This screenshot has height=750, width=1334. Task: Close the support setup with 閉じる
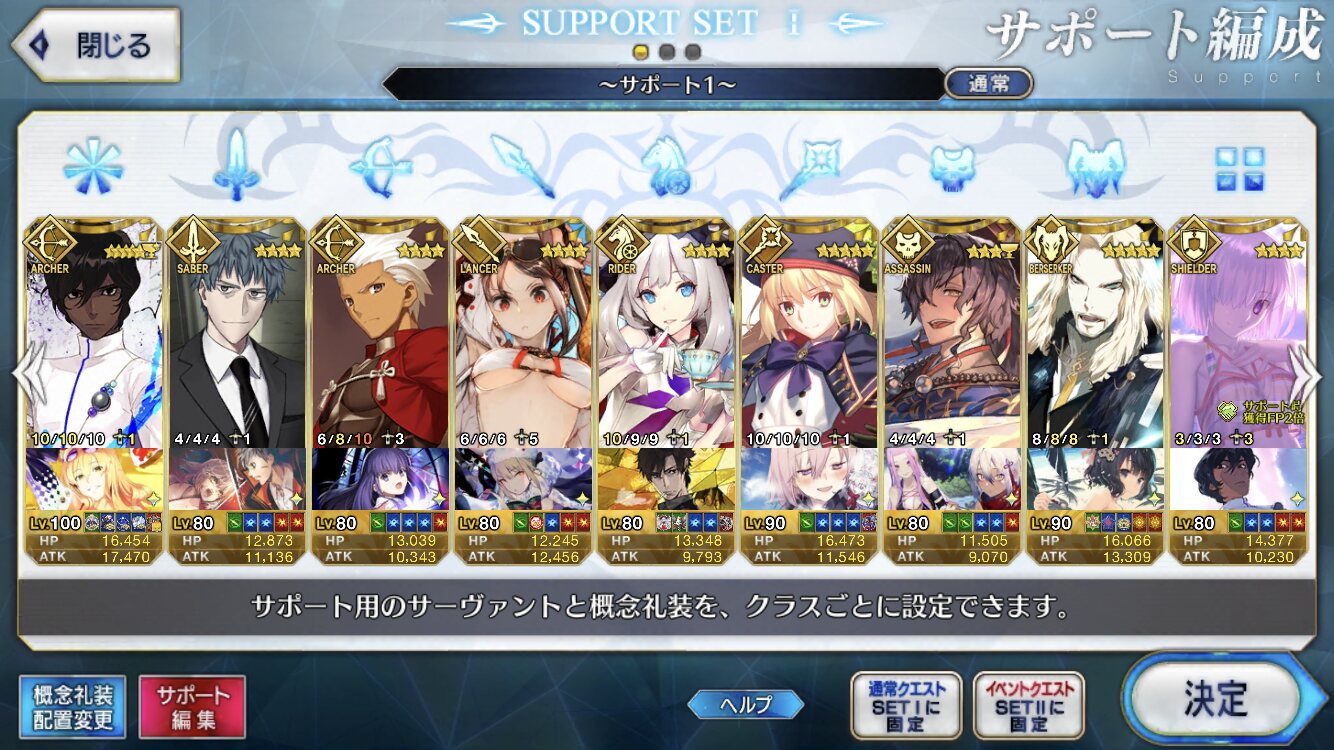(95, 45)
